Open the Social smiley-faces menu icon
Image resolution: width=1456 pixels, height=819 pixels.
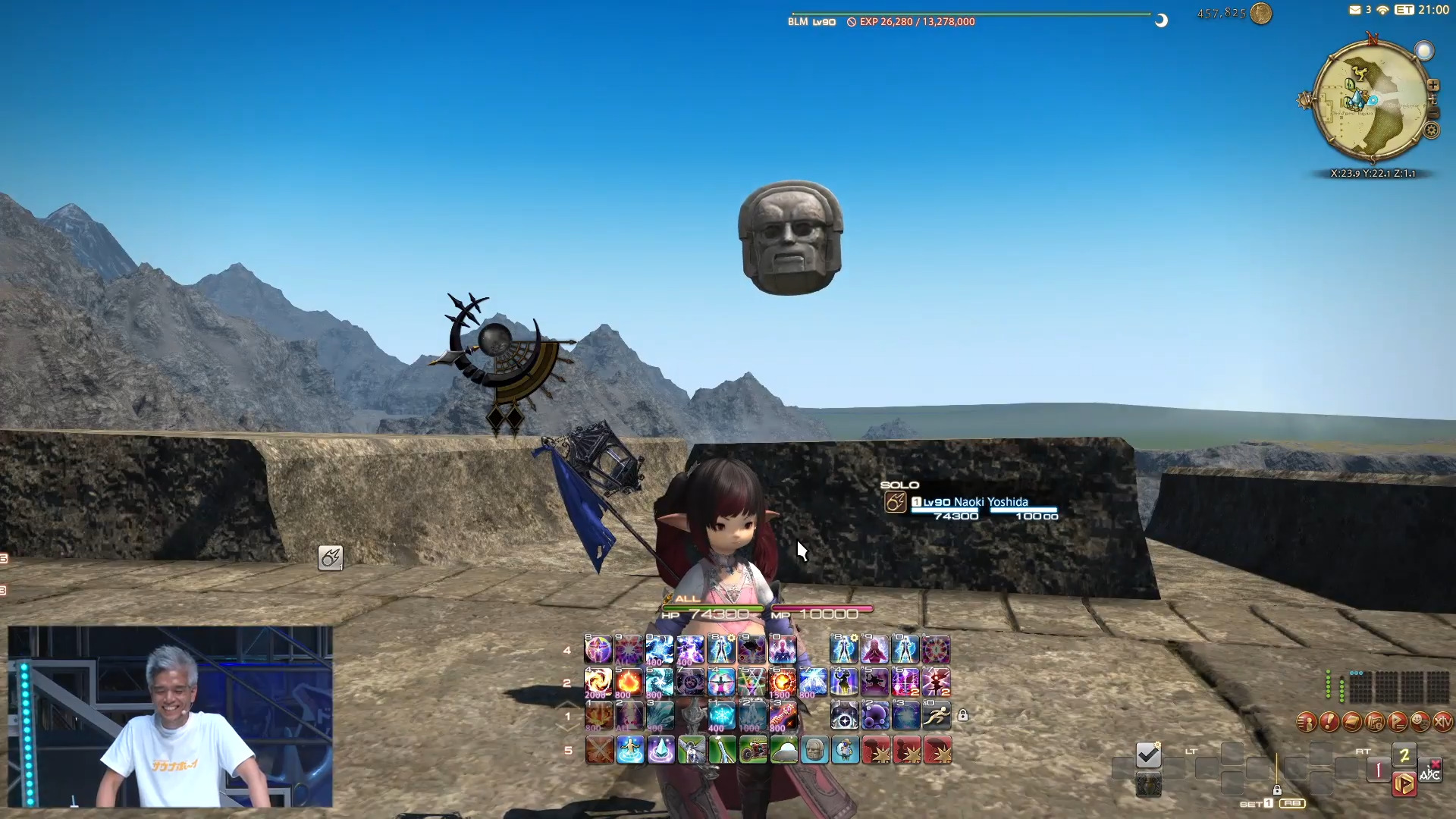pos(1420,722)
